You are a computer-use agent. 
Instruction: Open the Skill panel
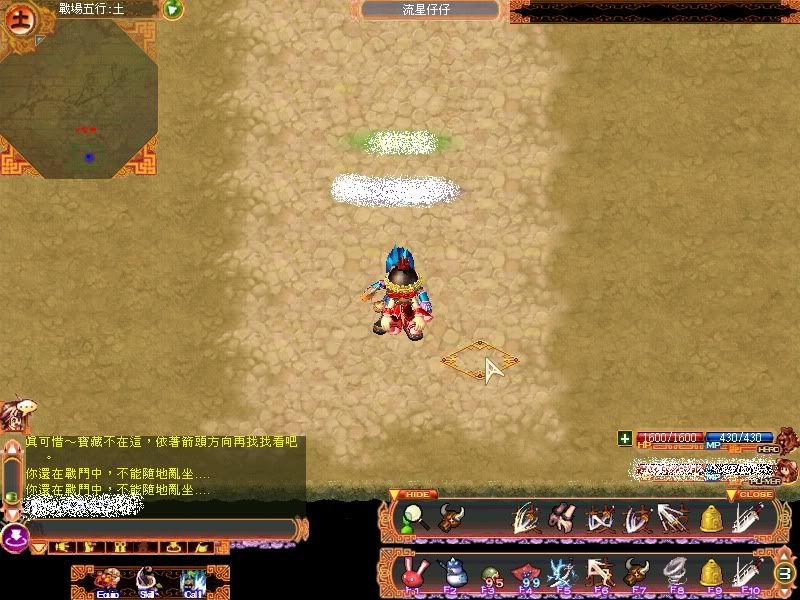point(147,581)
